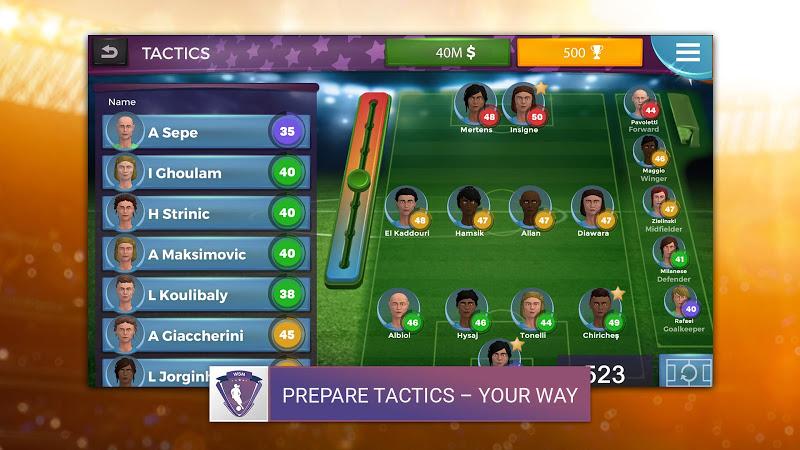Open the hamburger menu
The image size is (800, 450).
pos(688,52)
